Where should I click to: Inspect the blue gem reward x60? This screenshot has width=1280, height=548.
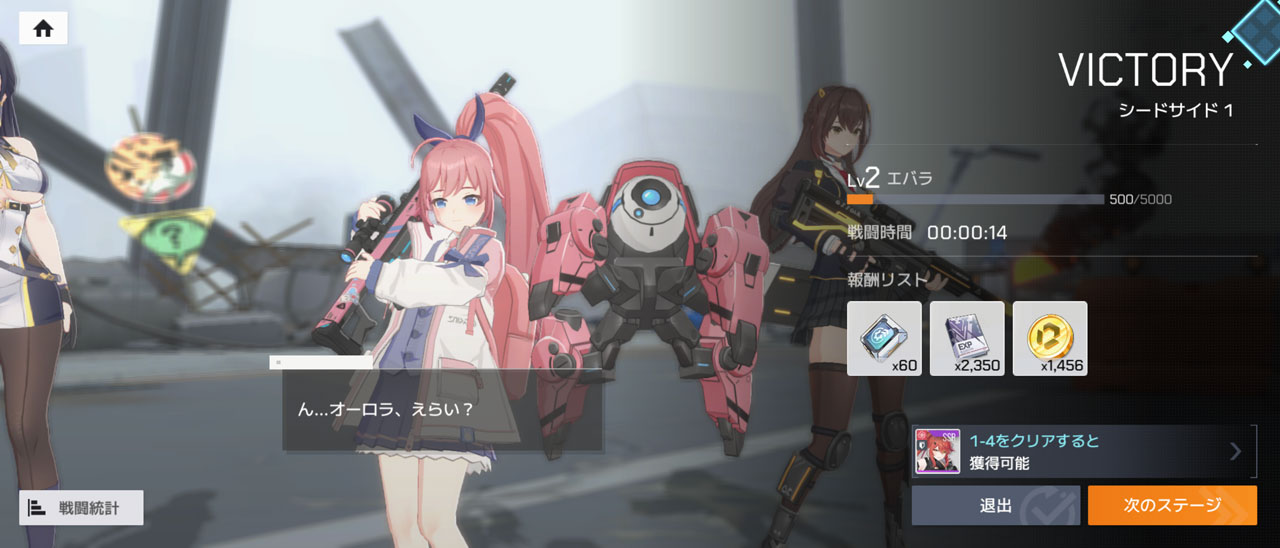(x=884, y=338)
